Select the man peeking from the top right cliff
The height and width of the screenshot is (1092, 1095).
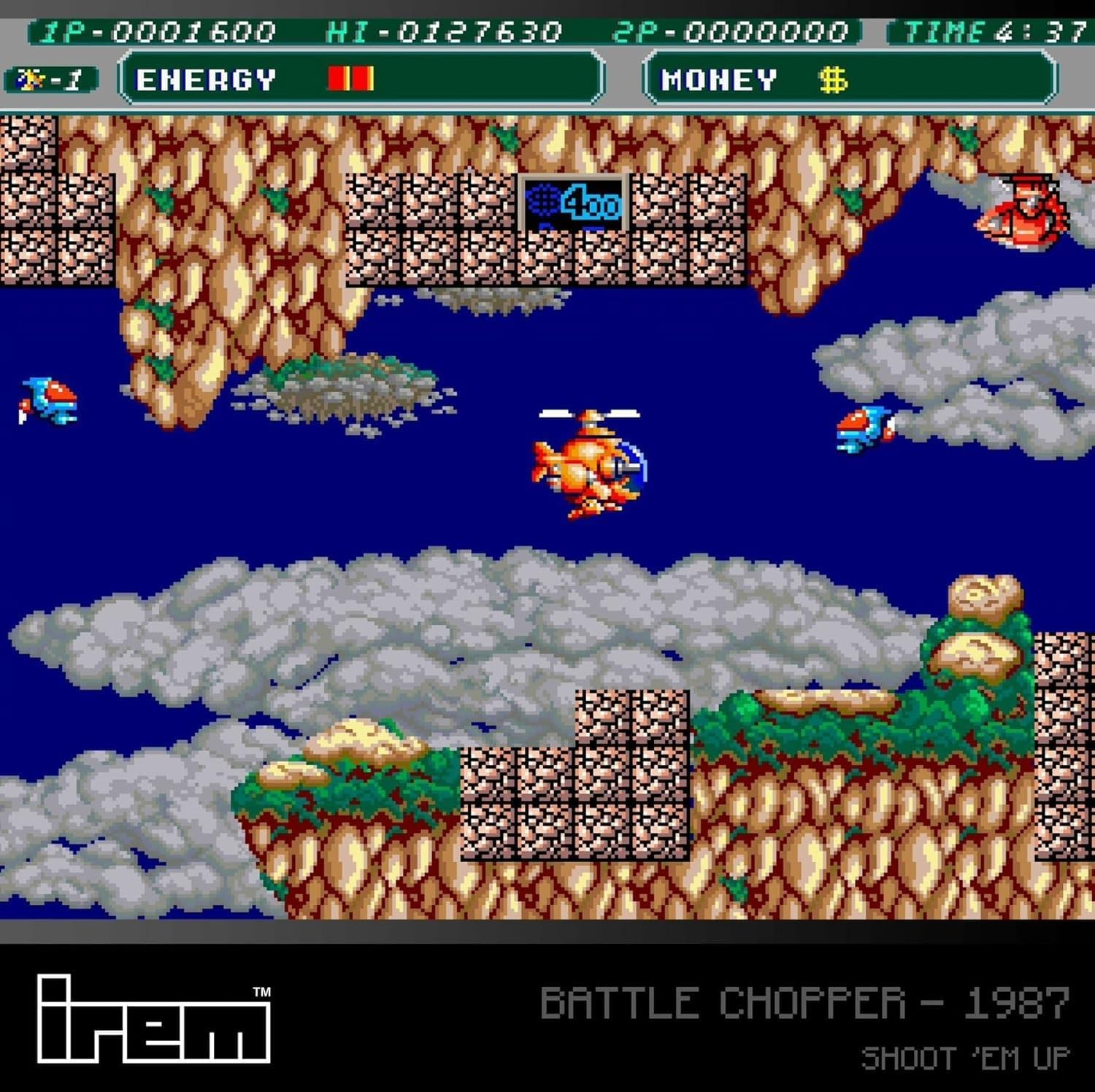pos(1029,212)
